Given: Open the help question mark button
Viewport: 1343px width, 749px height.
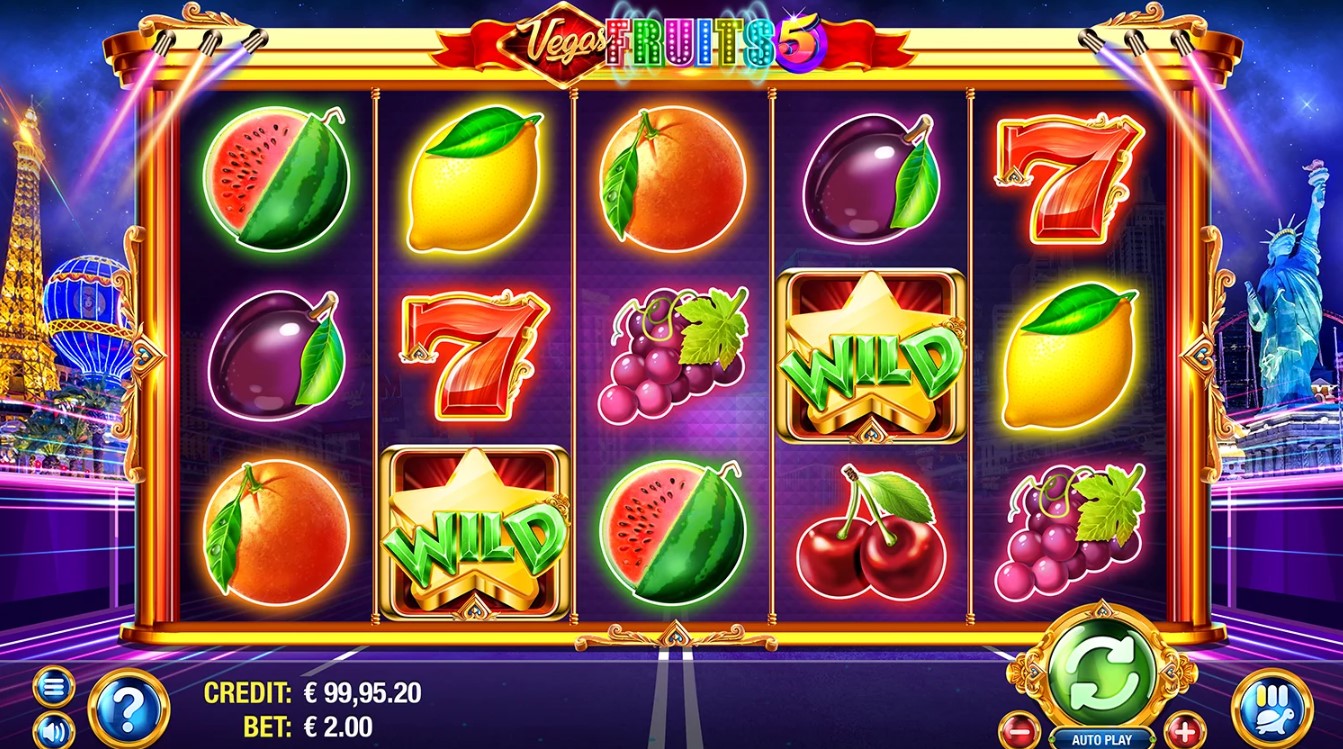Looking at the screenshot, I should pos(128,708).
